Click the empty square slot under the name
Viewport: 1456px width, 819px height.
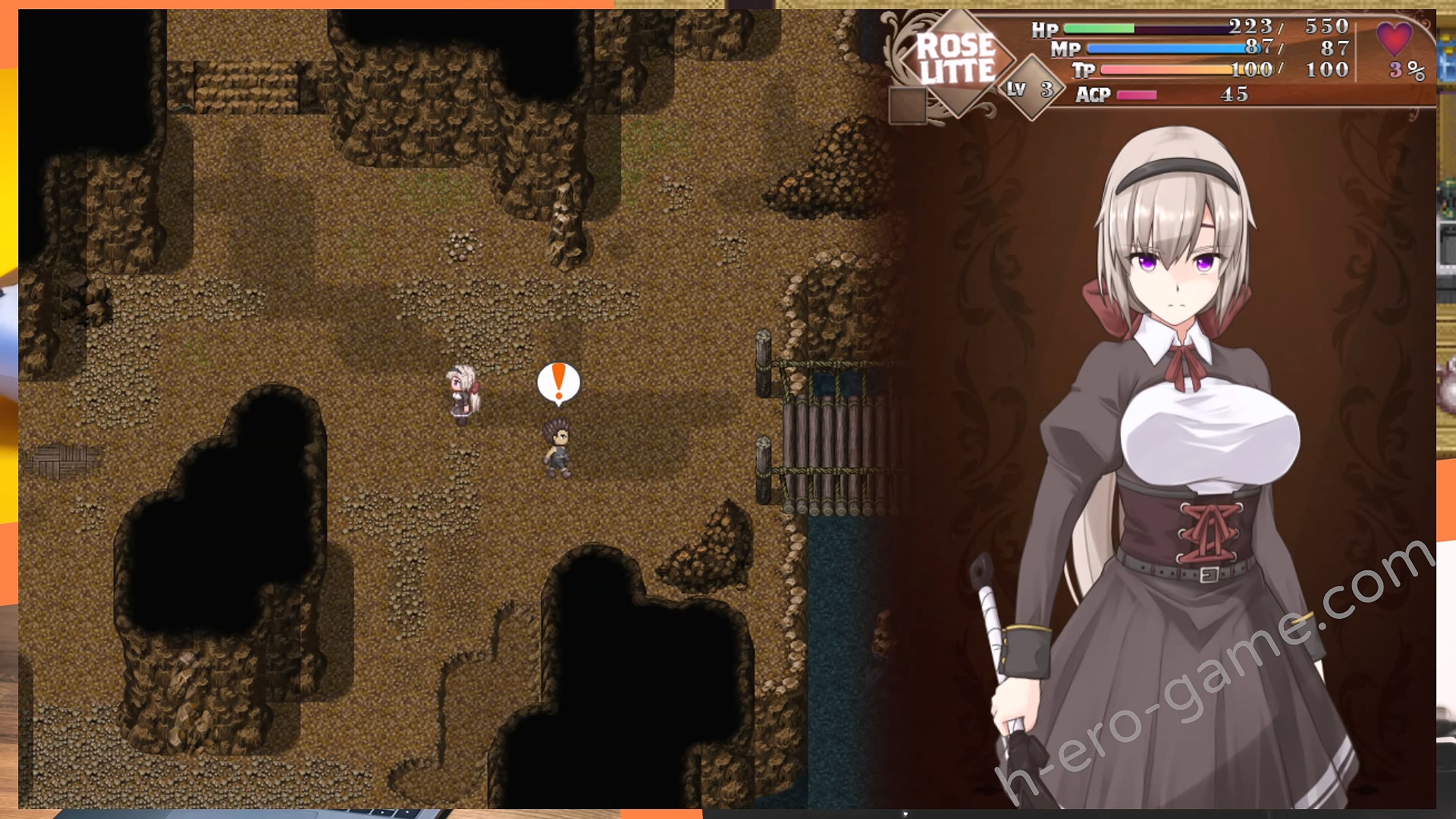pyautogui.click(x=908, y=105)
